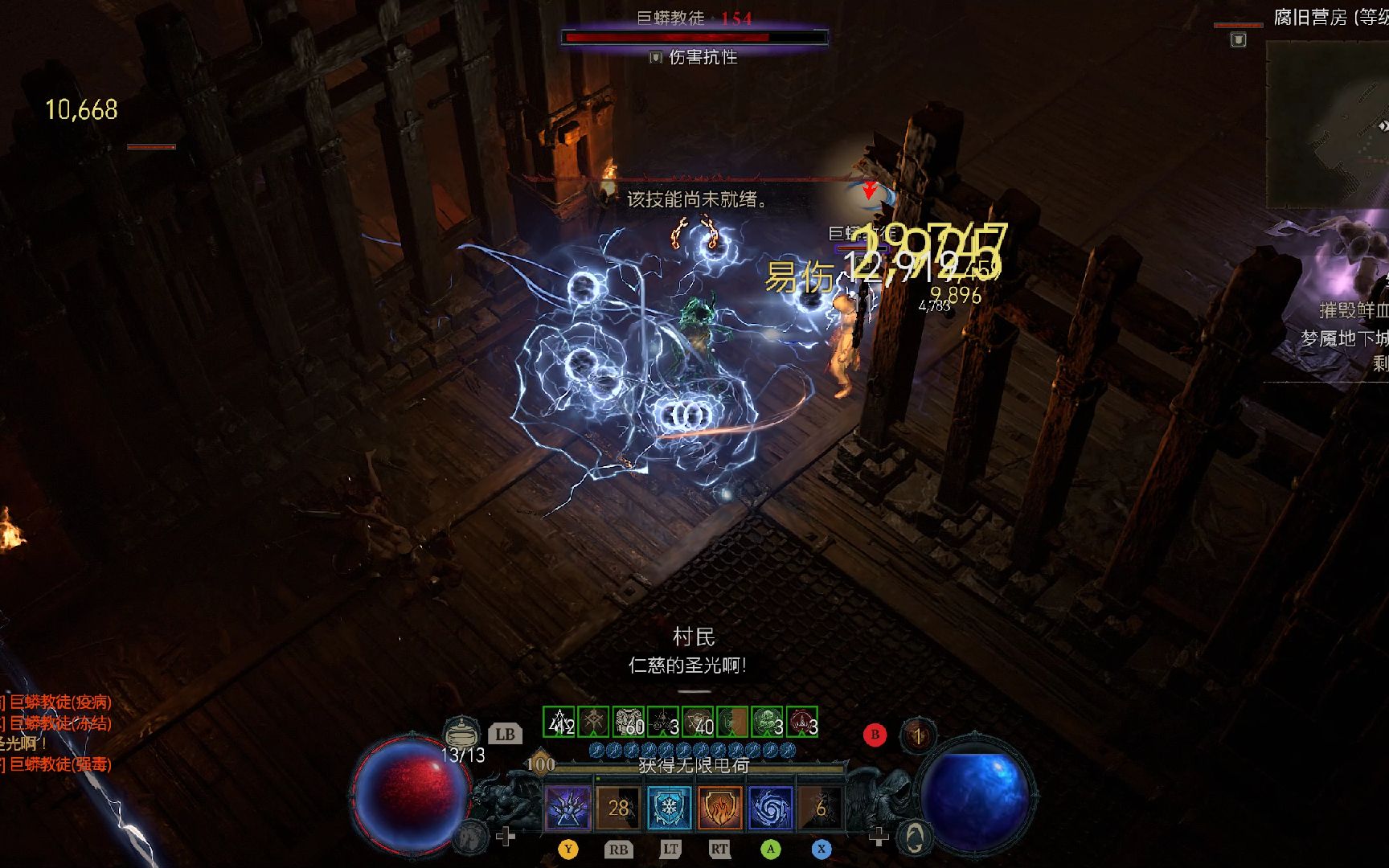Open the chat log messages

[56, 733]
